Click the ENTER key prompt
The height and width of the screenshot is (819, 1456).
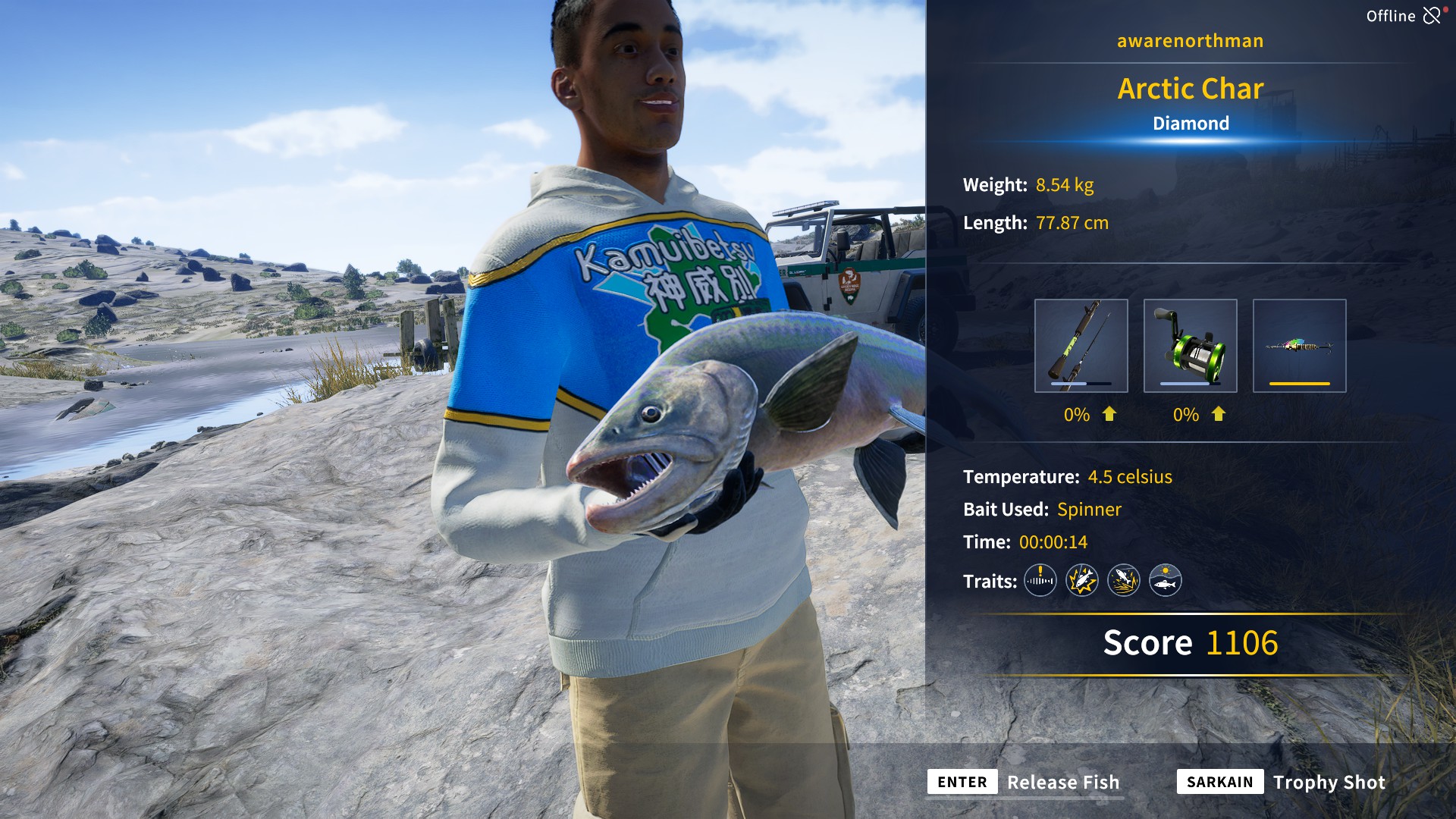(962, 782)
